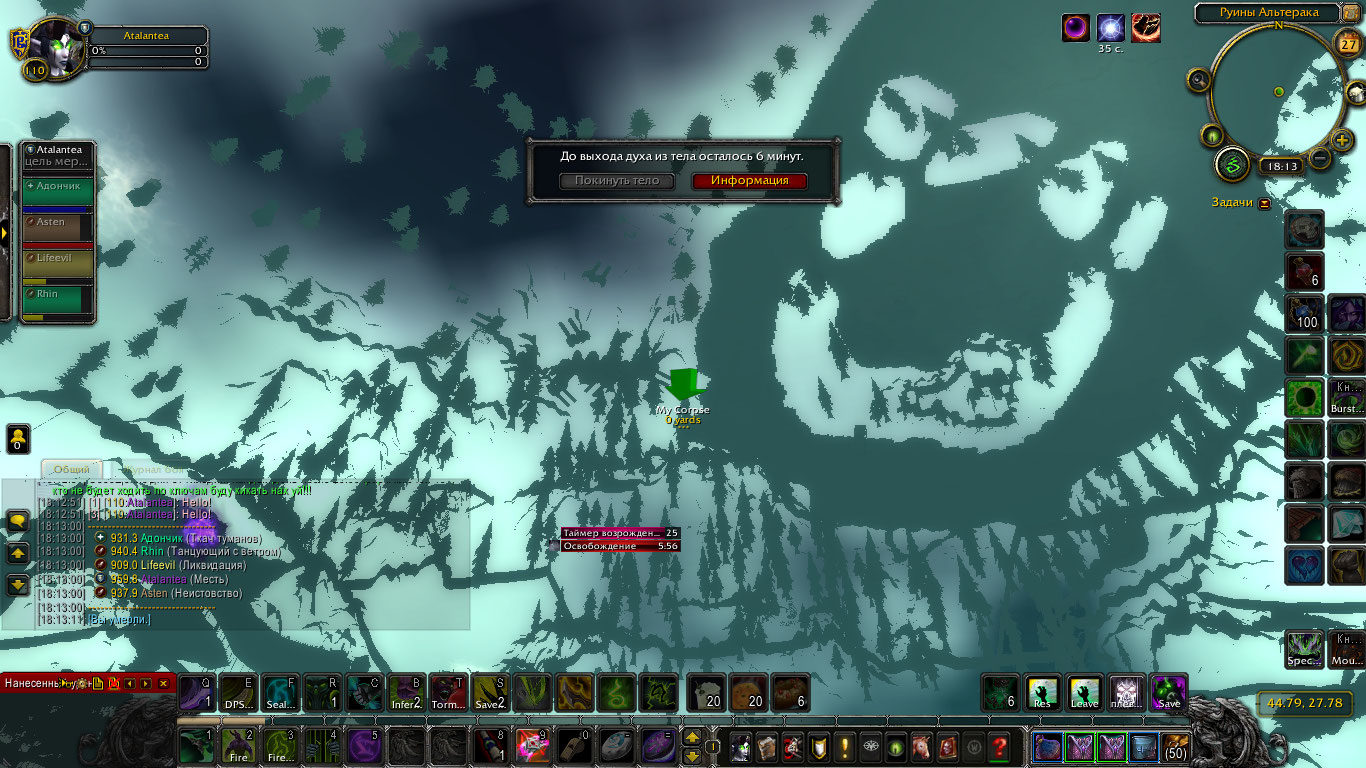1366x768 pixels.
Task: Select Адончик in the party frames
Action: coord(59,192)
